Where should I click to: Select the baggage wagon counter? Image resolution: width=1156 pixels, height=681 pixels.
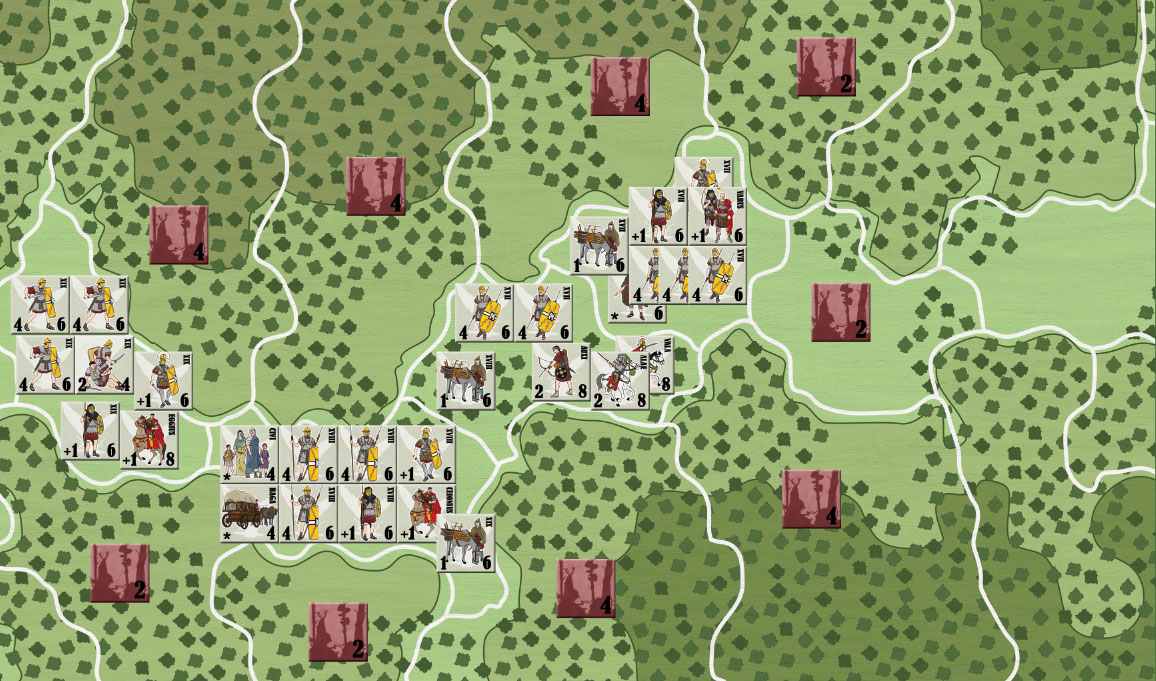coord(249,514)
